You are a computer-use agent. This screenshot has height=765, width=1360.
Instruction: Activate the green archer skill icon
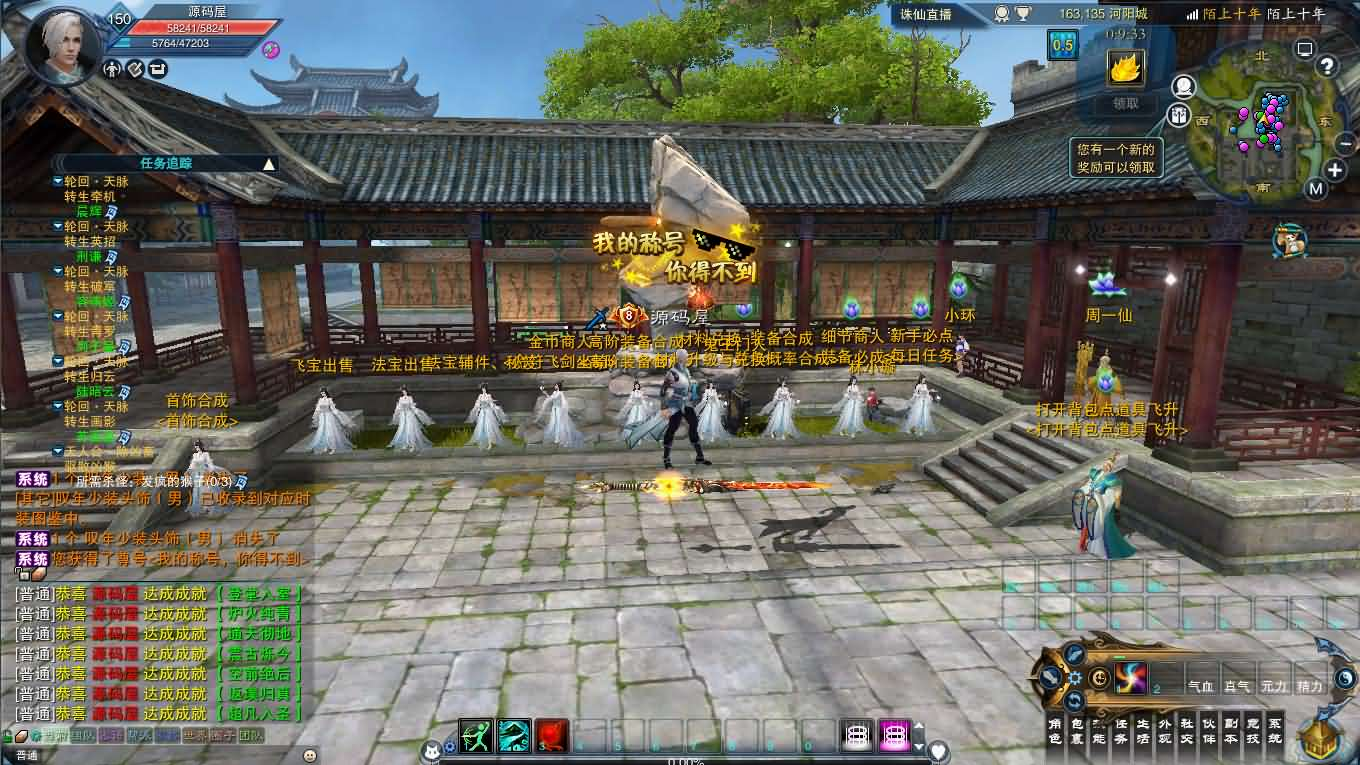pyautogui.click(x=475, y=736)
